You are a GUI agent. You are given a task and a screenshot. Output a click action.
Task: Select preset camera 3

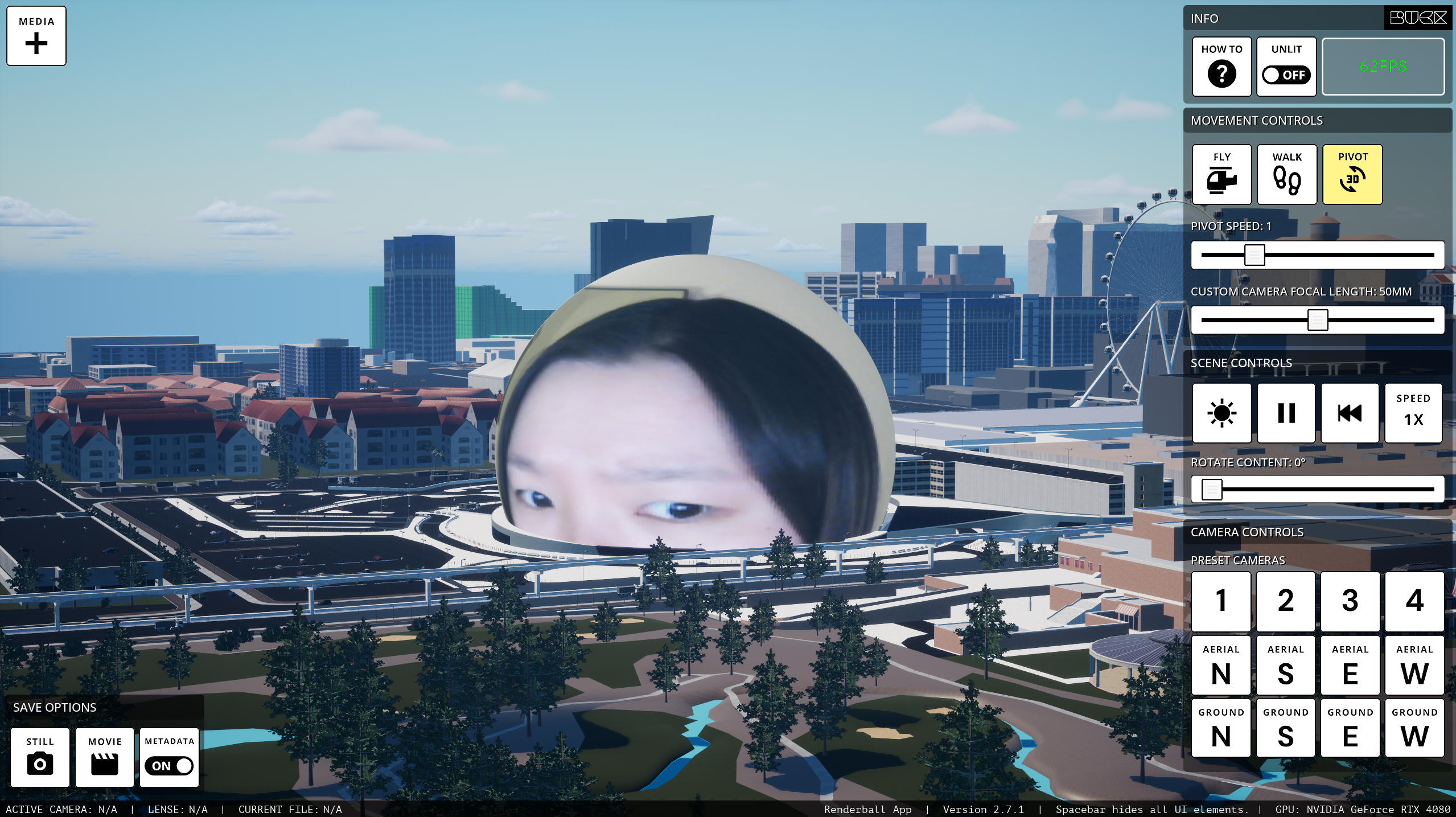pyautogui.click(x=1350, y=601)
